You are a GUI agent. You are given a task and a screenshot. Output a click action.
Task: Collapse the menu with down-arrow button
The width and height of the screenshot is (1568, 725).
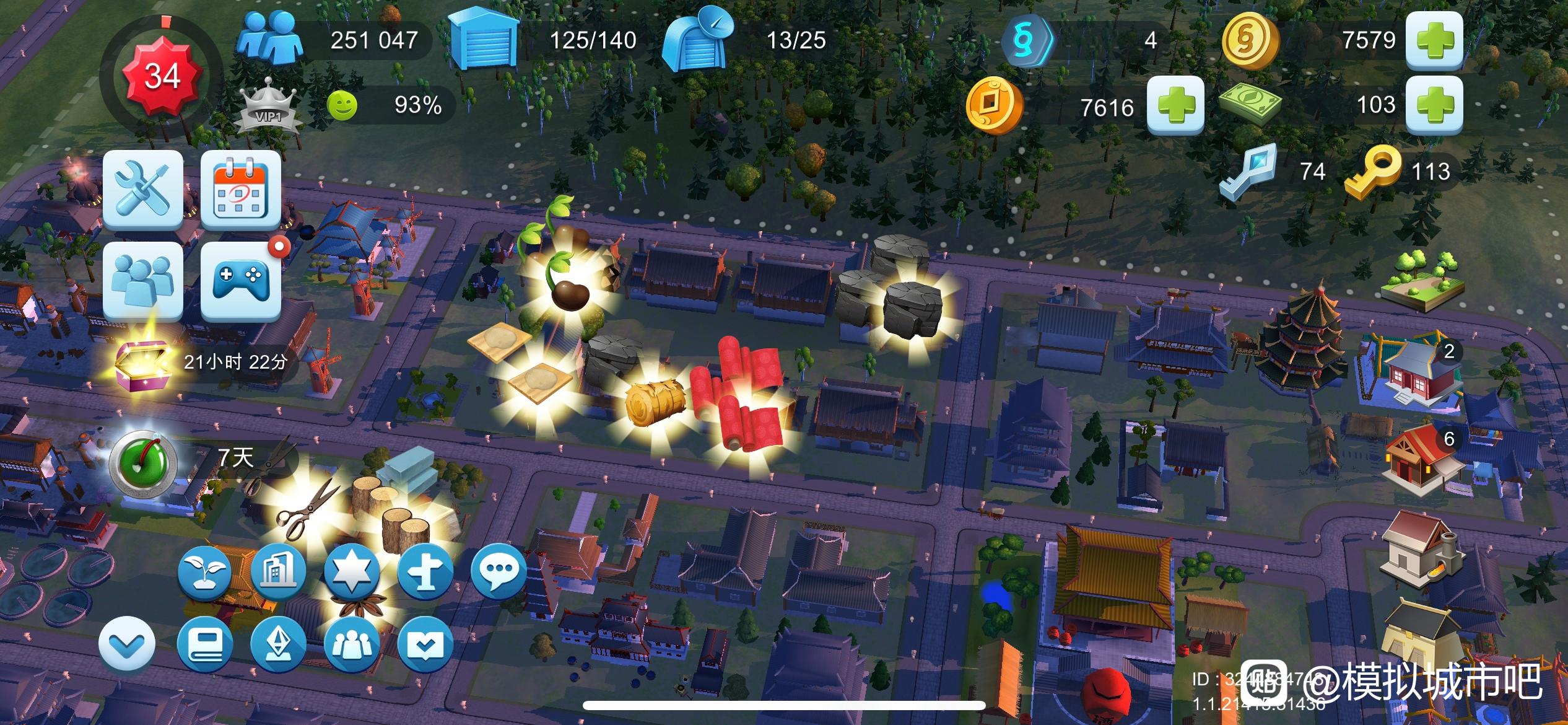coord(127,644)
